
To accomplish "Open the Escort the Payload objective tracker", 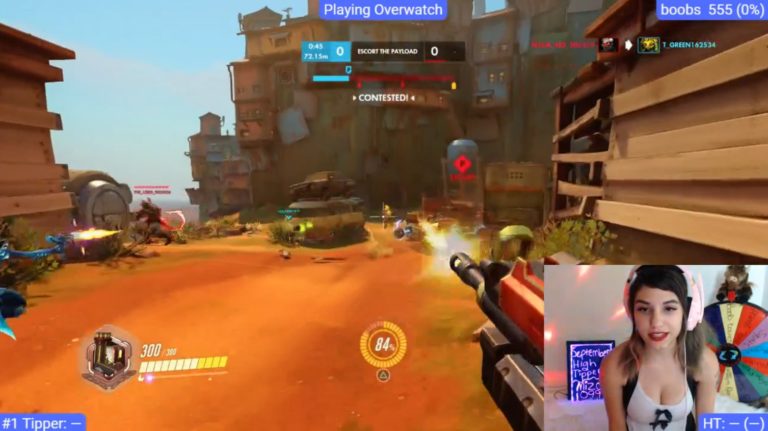I will [x=384, y=51].
